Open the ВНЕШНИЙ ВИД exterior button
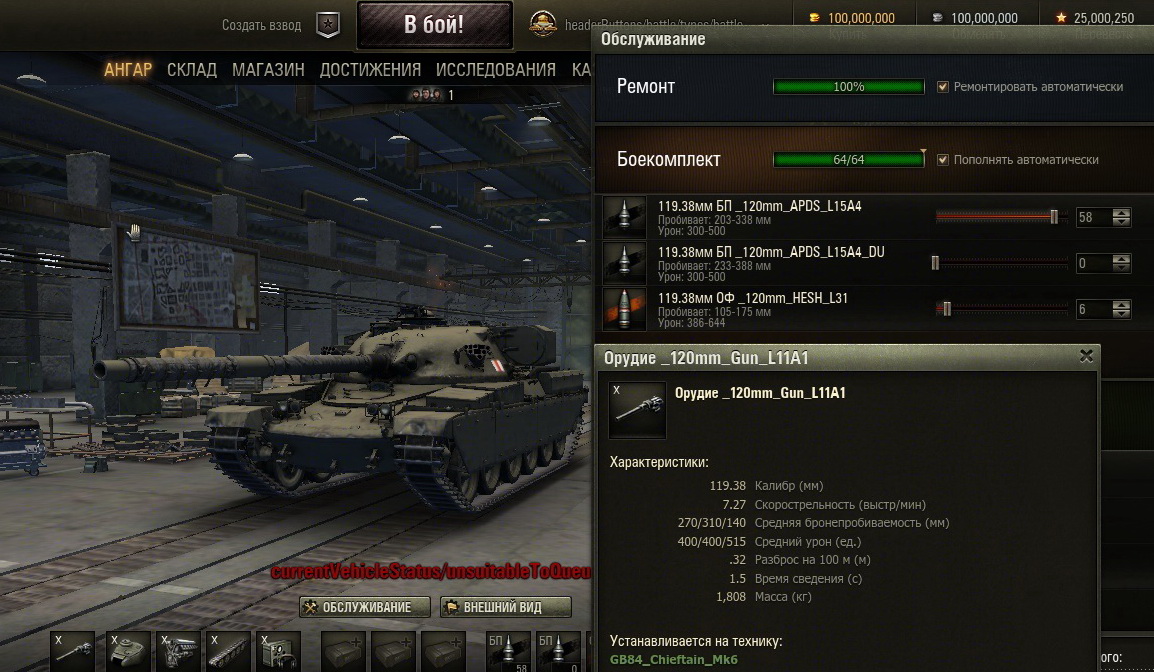 [x=506, y=607]
